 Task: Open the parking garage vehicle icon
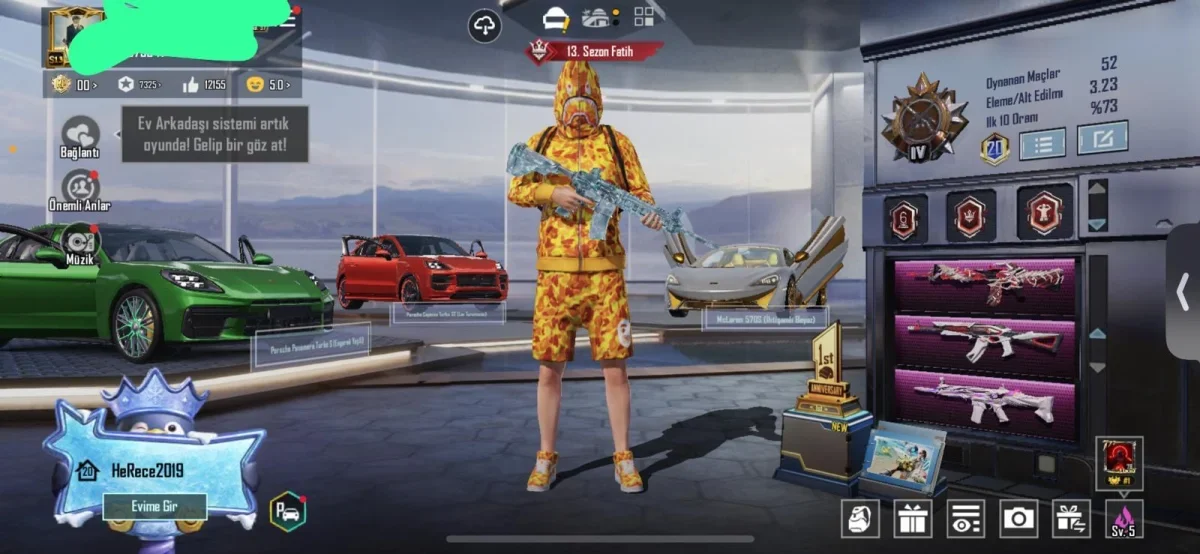click(x=287, y=511)
